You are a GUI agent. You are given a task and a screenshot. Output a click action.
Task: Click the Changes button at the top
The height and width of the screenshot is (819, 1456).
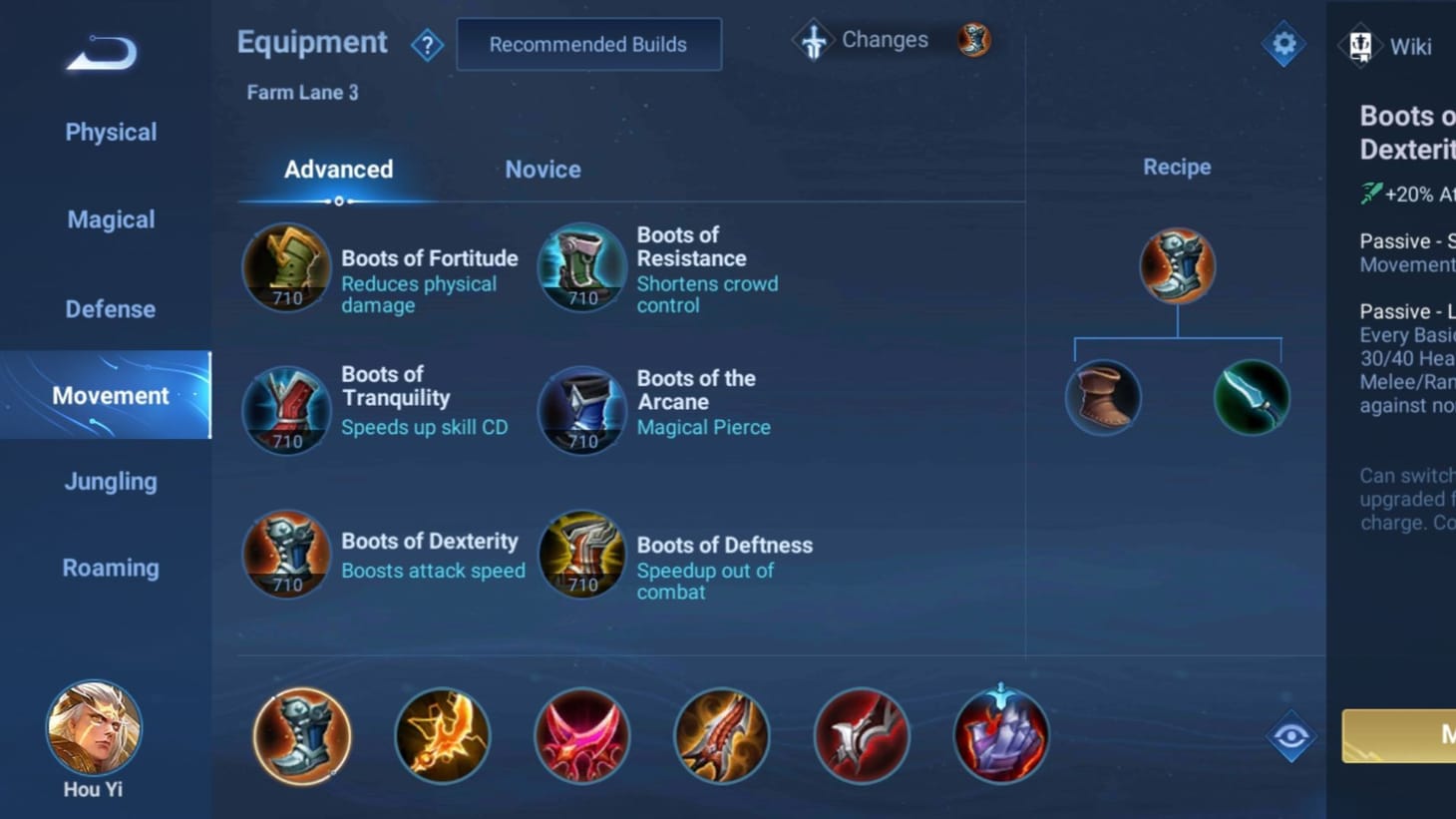click(863, 39)
